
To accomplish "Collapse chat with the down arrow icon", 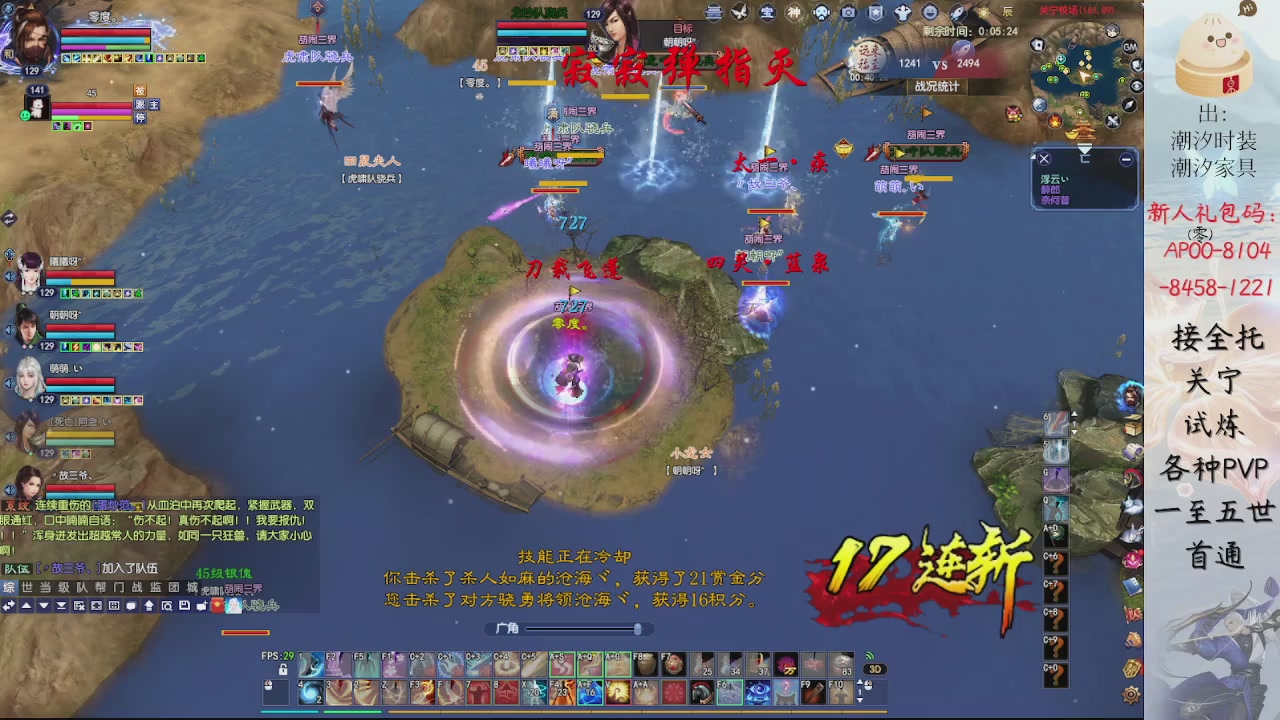I will point(43,605).
